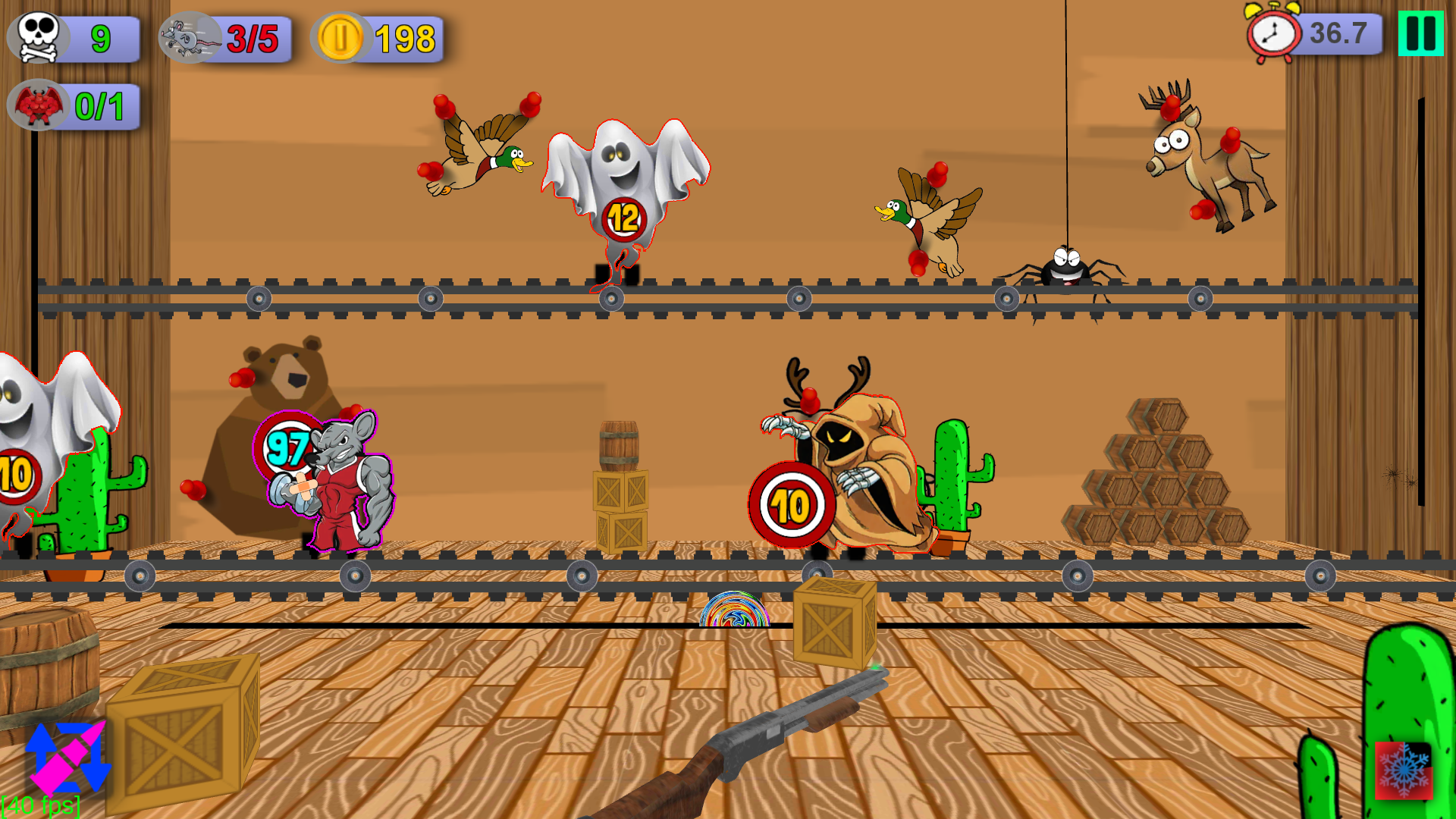Click the green [40 fps] indicator
This screenshot has width=1456, height=819.
[x=42, y=805]
